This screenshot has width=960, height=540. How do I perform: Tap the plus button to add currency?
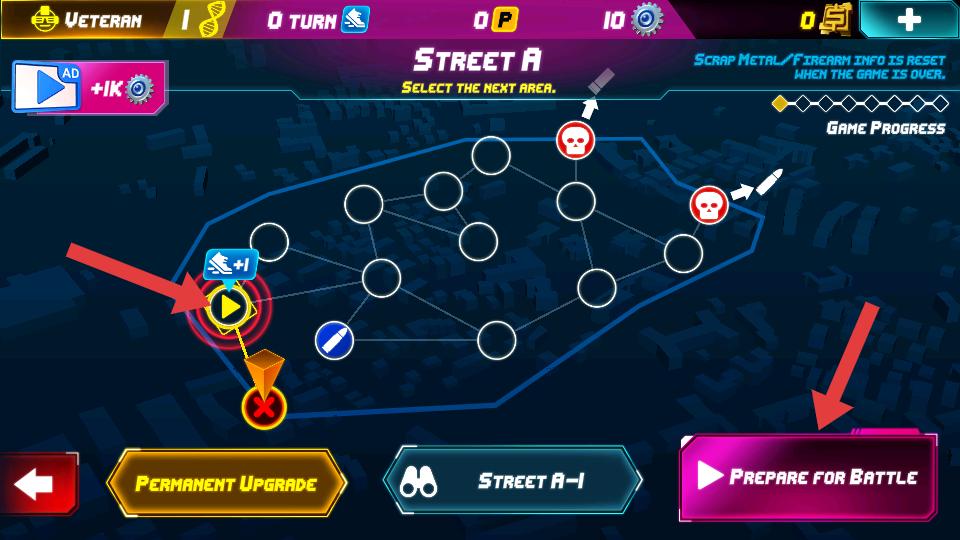click(908, 19)
